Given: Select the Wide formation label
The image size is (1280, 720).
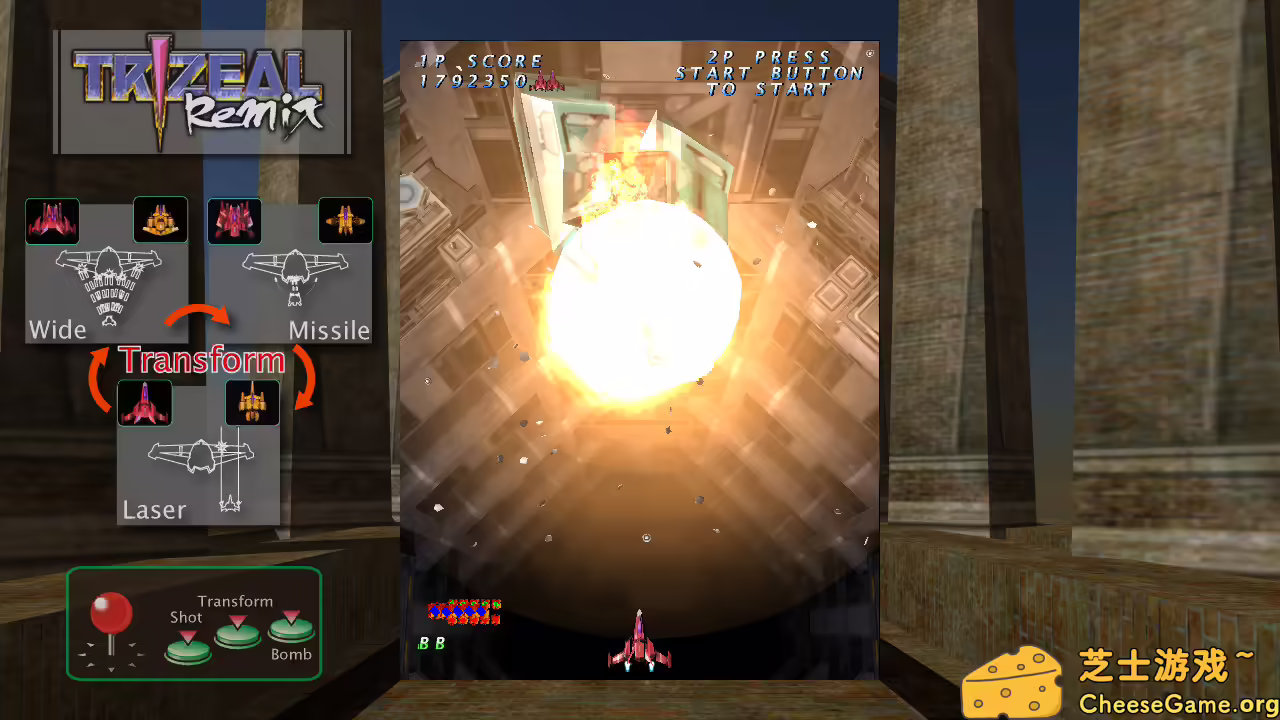Looking at the screenshot, I should (57, 329).
